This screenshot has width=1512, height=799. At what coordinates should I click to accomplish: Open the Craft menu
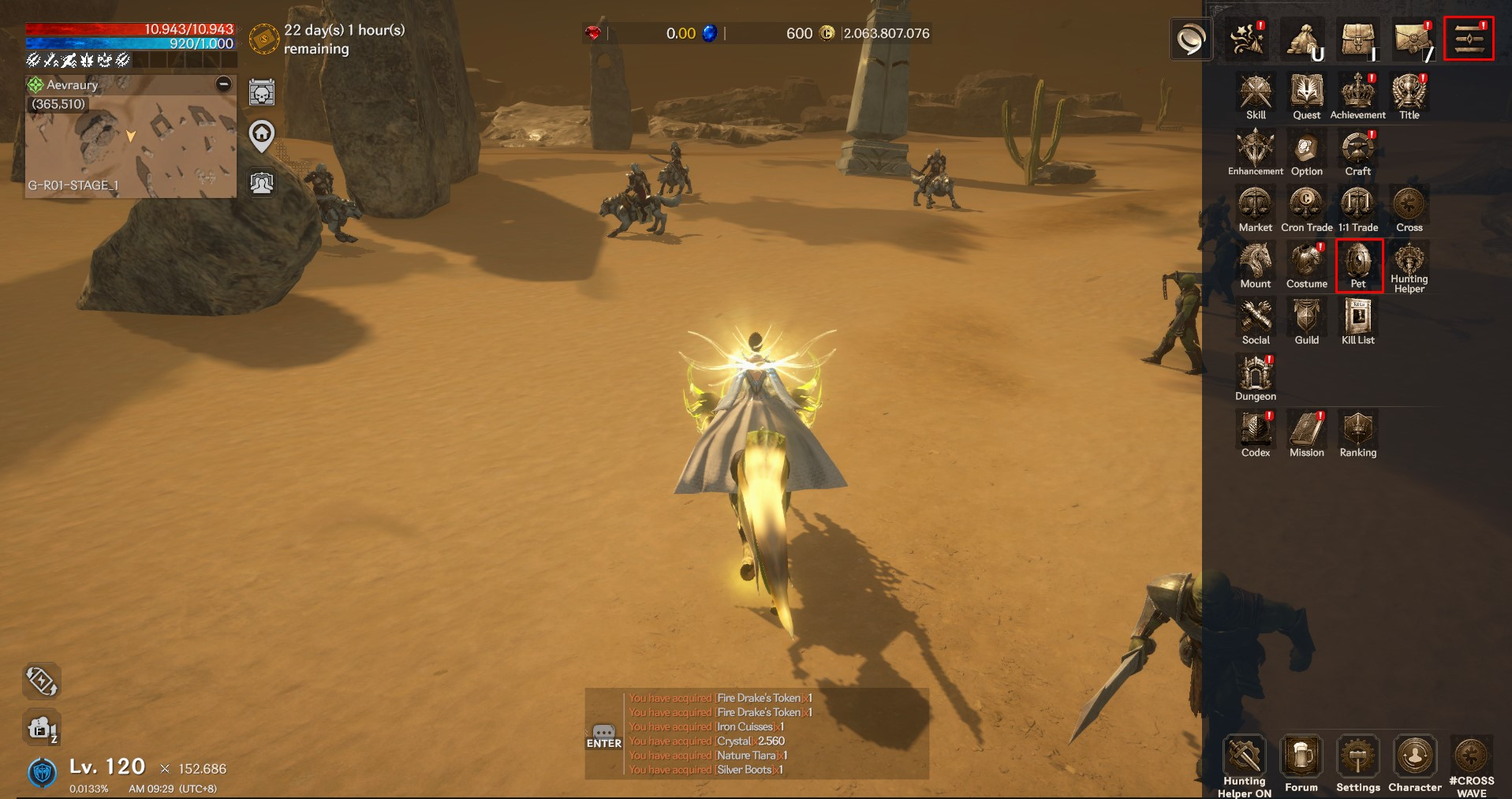click(x=1357, y=151)
